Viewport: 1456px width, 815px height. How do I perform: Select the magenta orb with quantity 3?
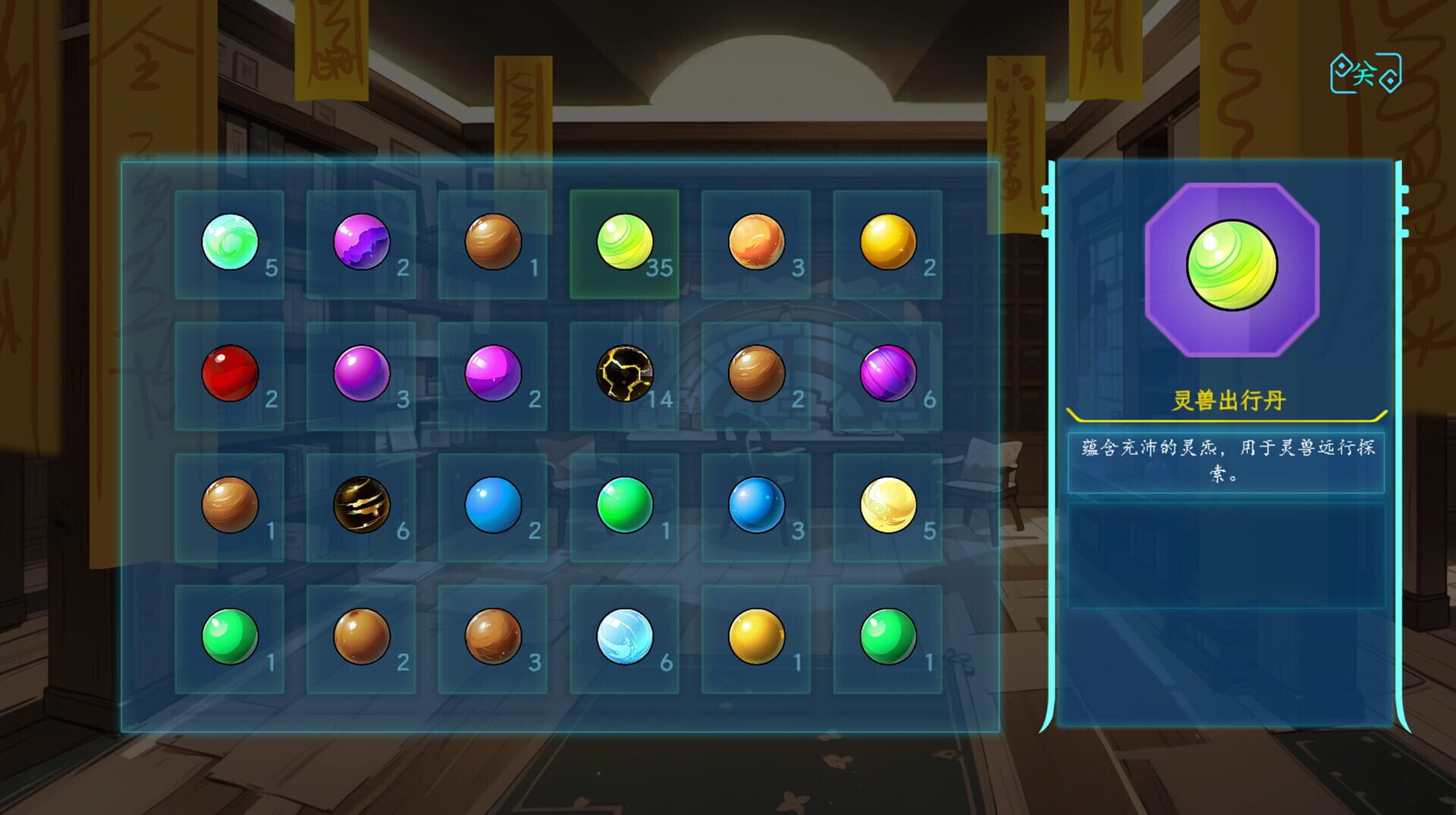coord(362,373)
